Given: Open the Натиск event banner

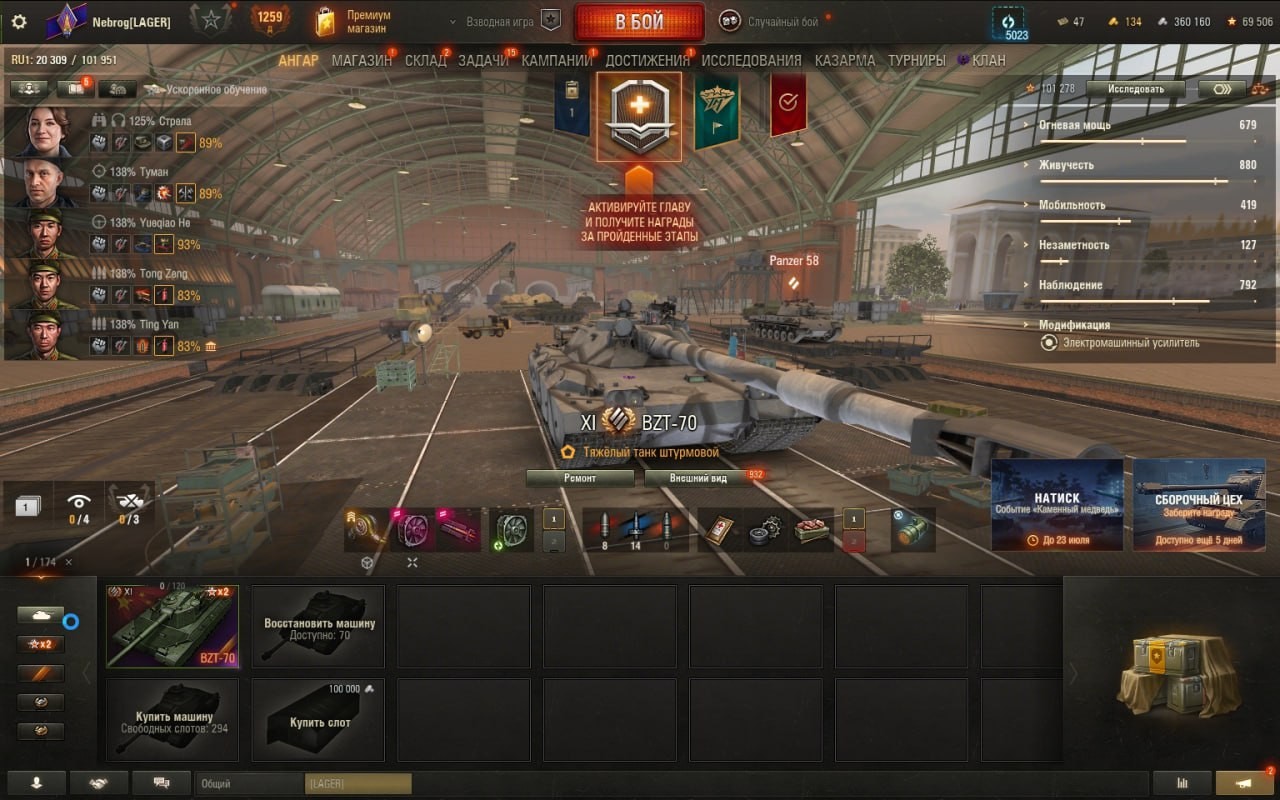Looking at the screenshot, I should tap(1057, 505).
